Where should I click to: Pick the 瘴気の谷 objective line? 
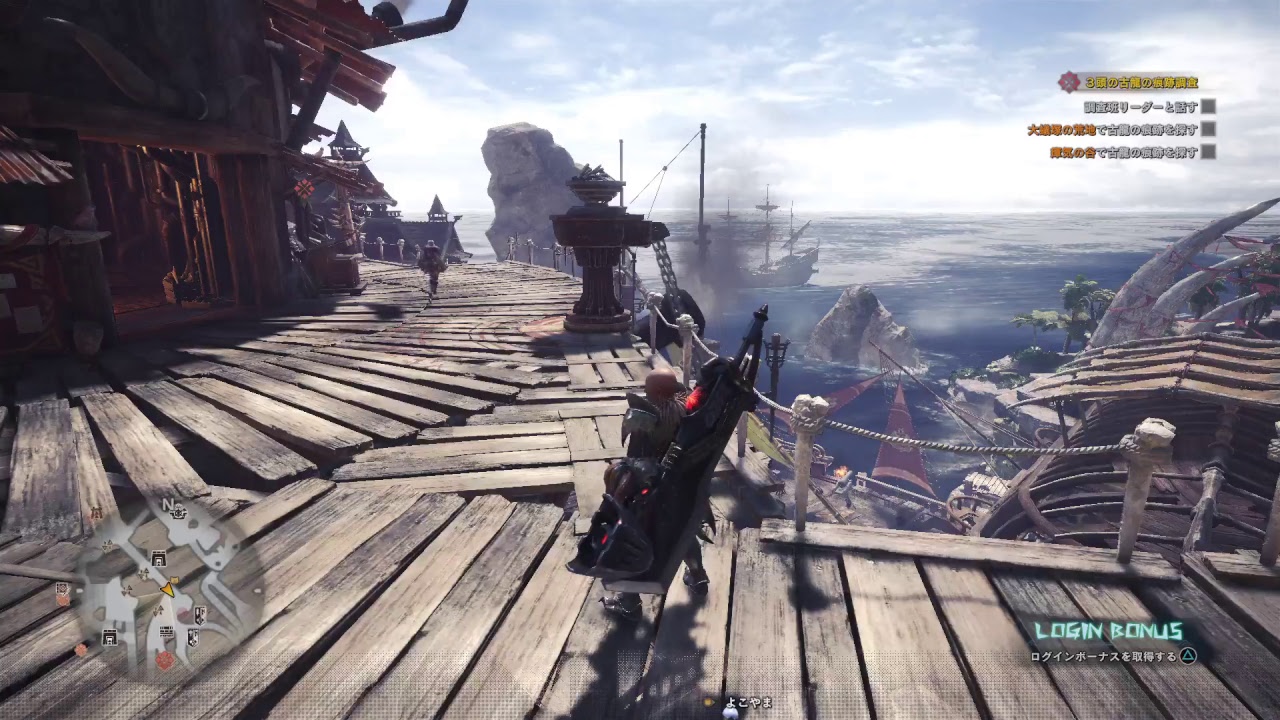click(x=1123, y=152)
